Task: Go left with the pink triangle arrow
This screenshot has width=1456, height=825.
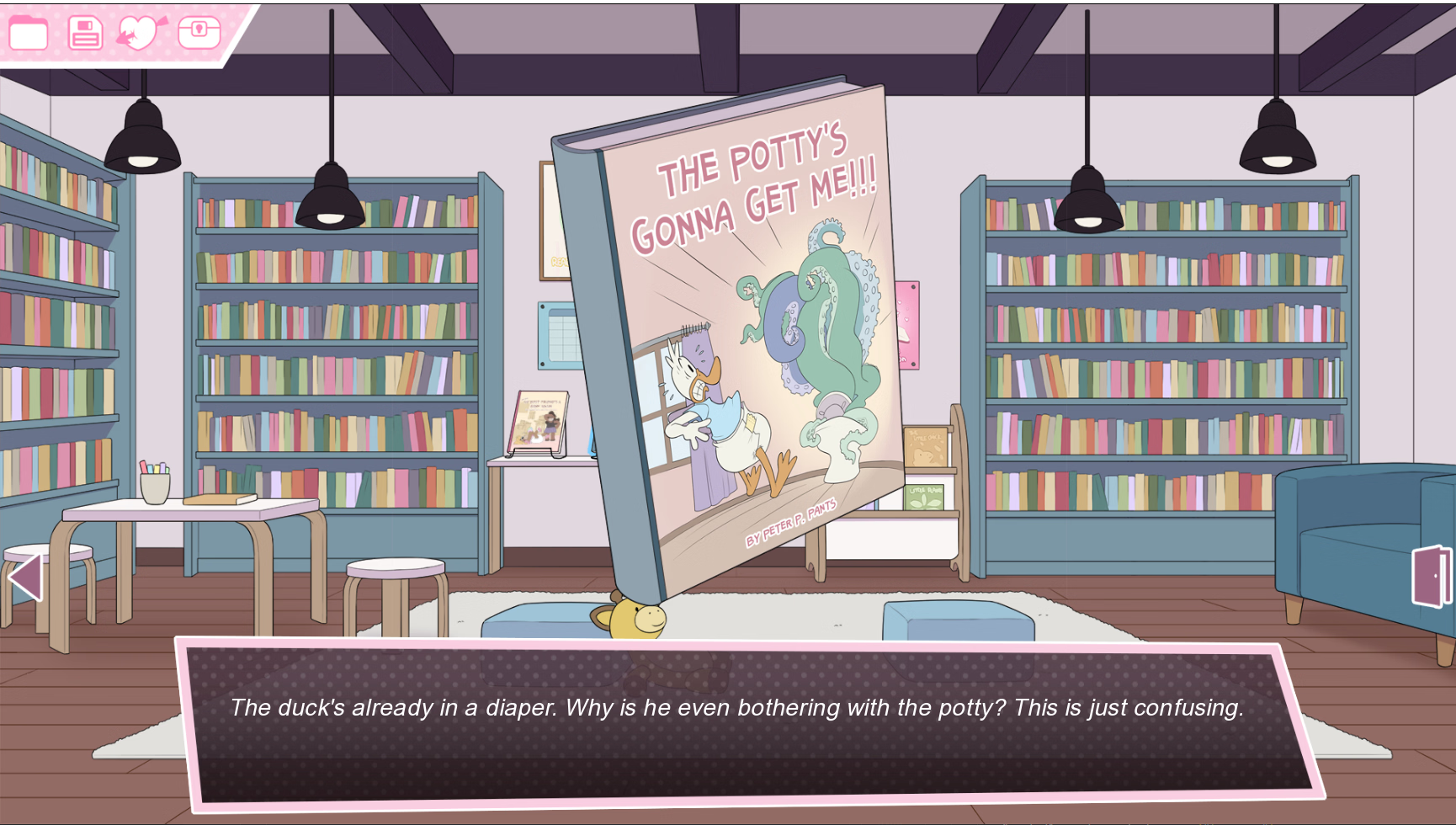Action: [25, 577]
